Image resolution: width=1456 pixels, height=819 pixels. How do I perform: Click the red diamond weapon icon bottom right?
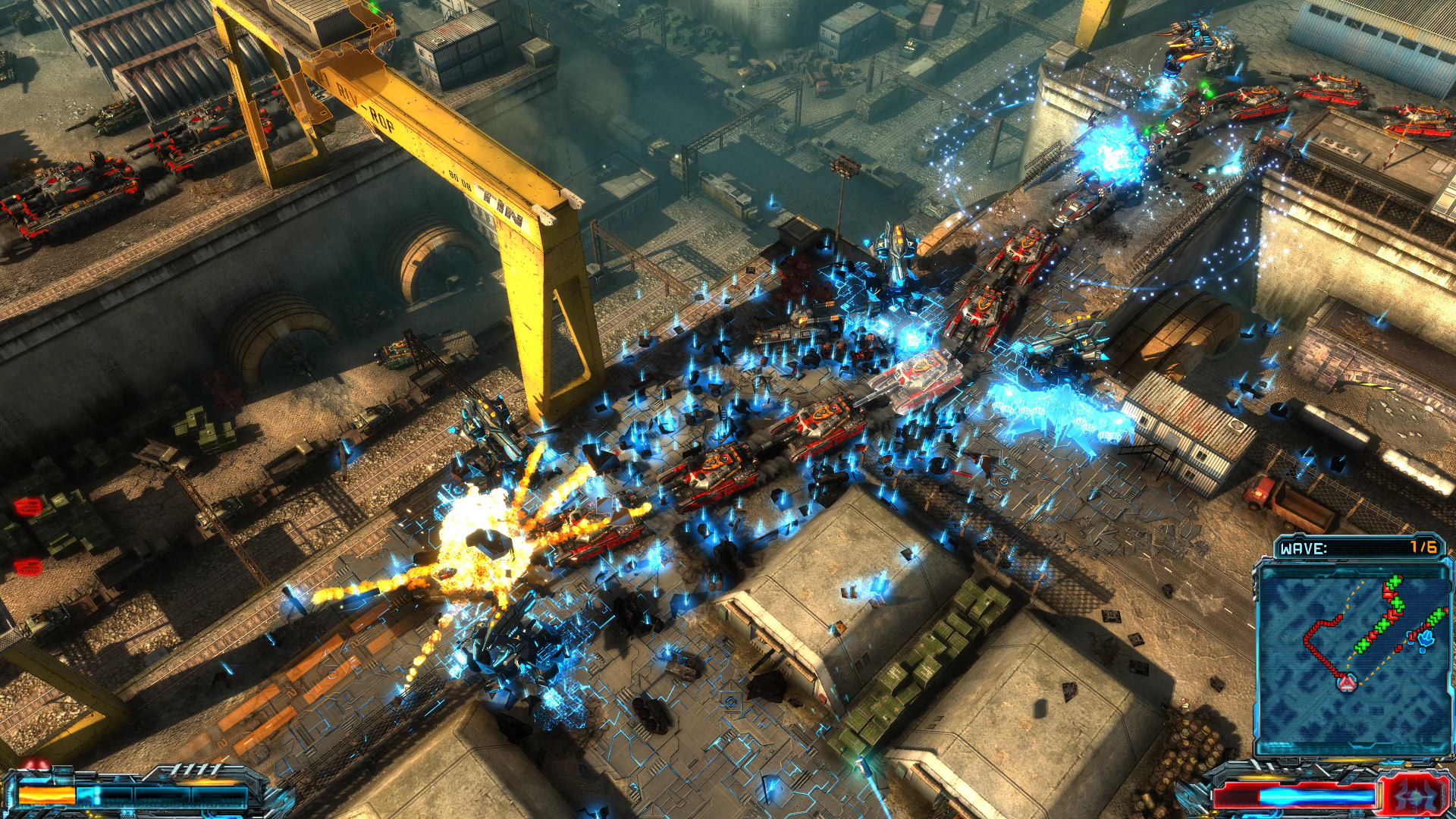point(1416,796)
